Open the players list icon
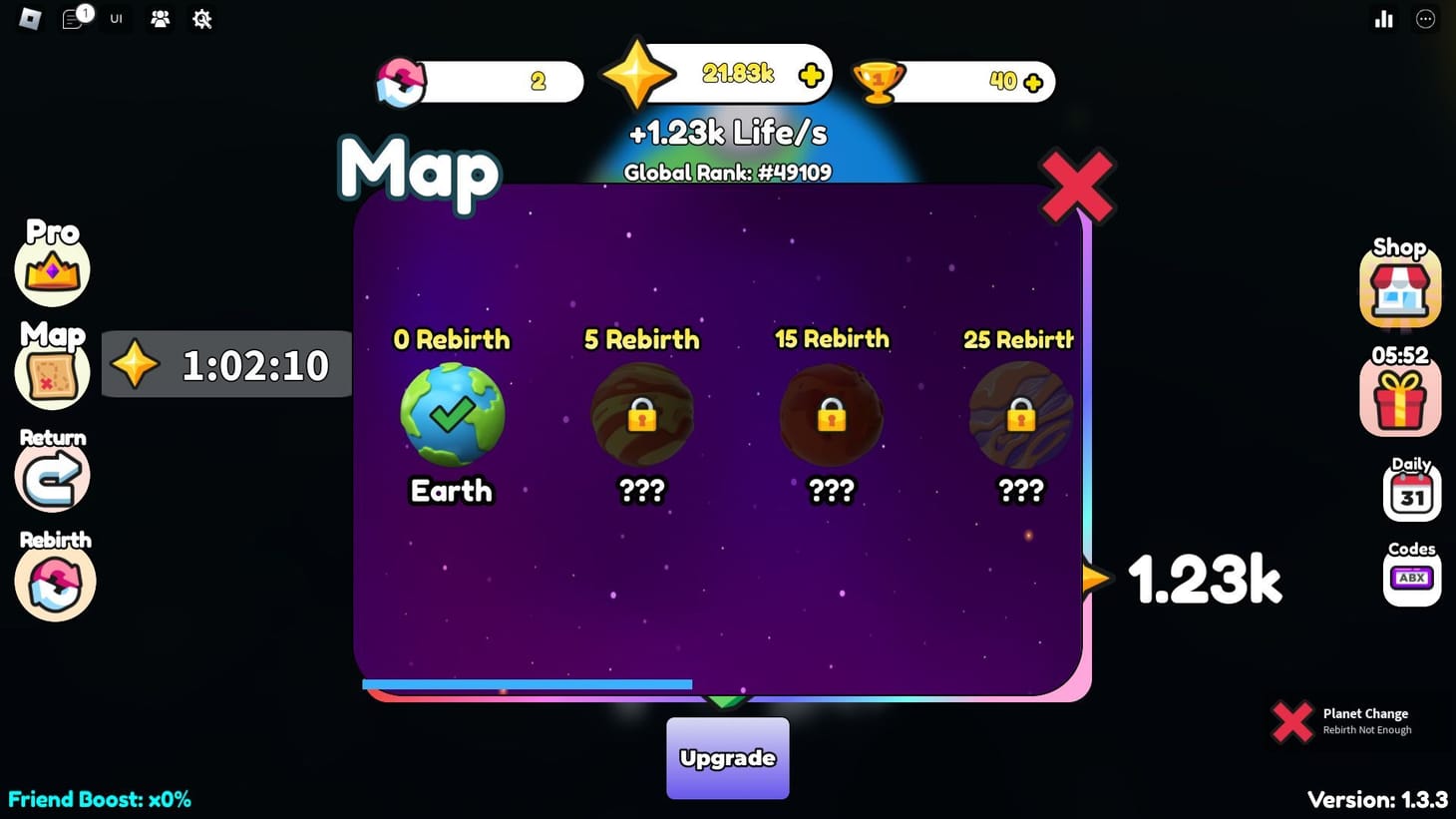 [x=160, y=19]
